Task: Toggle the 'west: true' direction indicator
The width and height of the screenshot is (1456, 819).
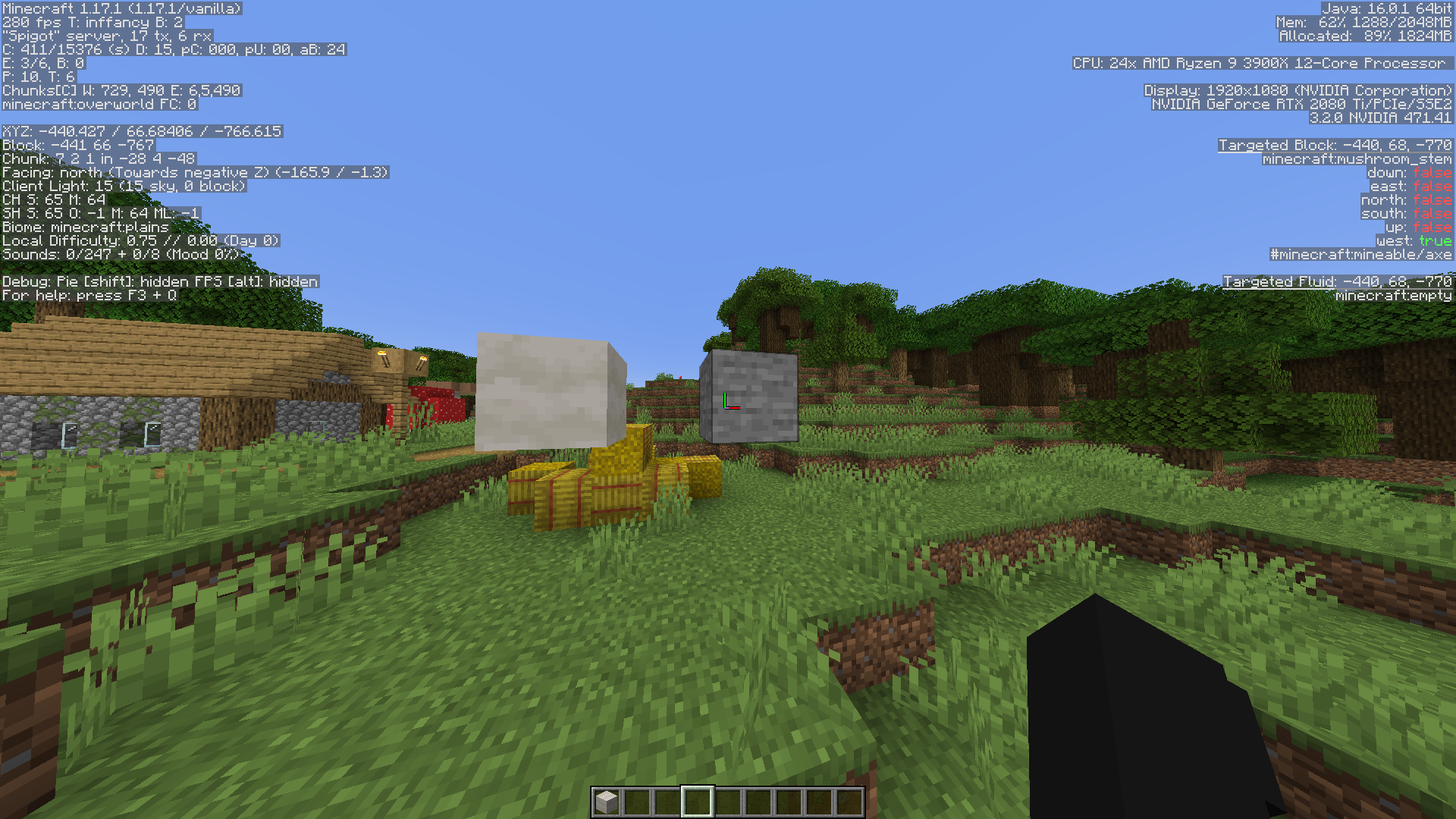Action: point(1414,240)
